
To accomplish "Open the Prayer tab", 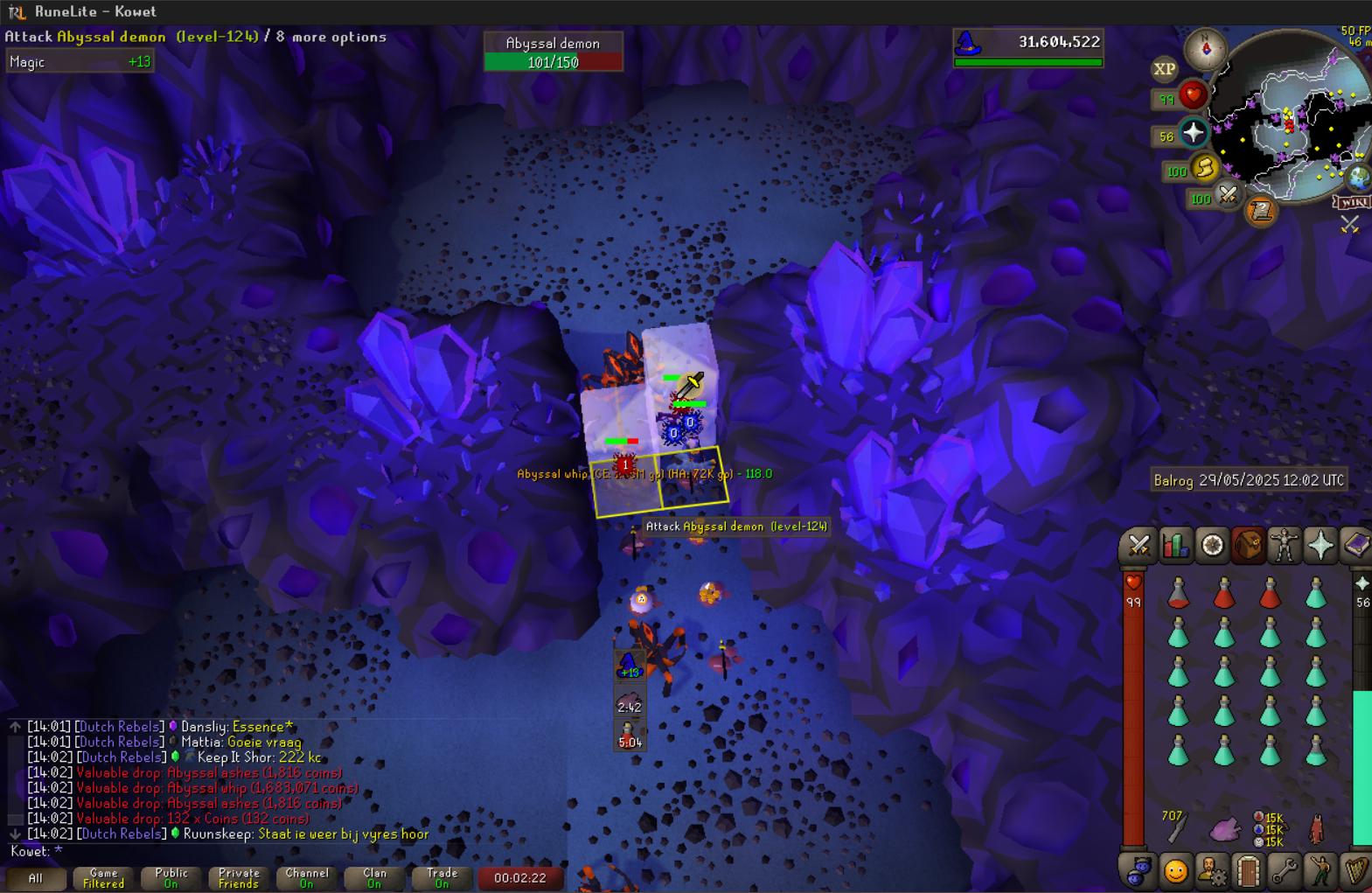I will pos(1320,546).
